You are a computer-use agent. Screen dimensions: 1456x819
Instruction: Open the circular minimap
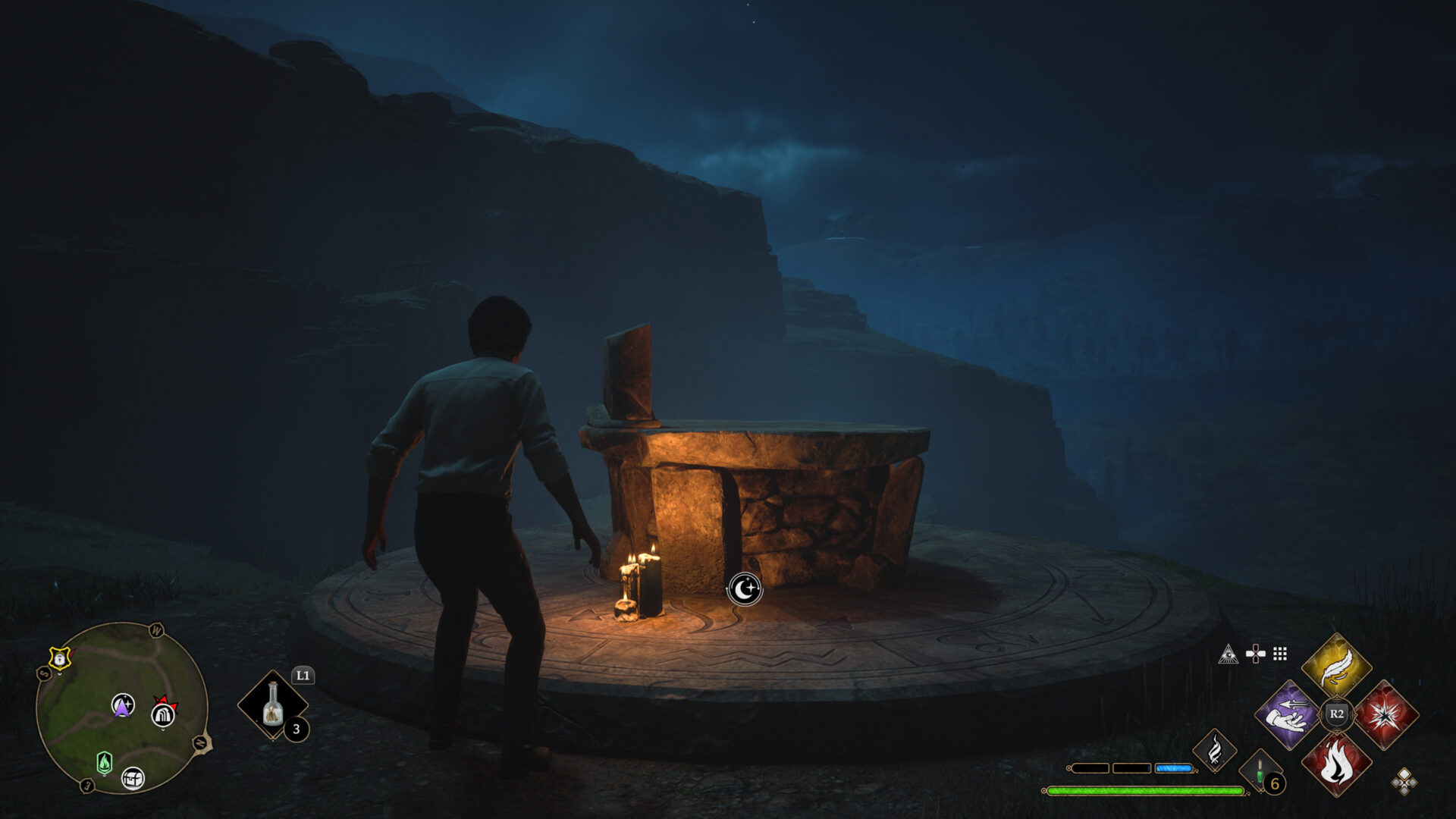pyautogui.click(x=121, y=707)
